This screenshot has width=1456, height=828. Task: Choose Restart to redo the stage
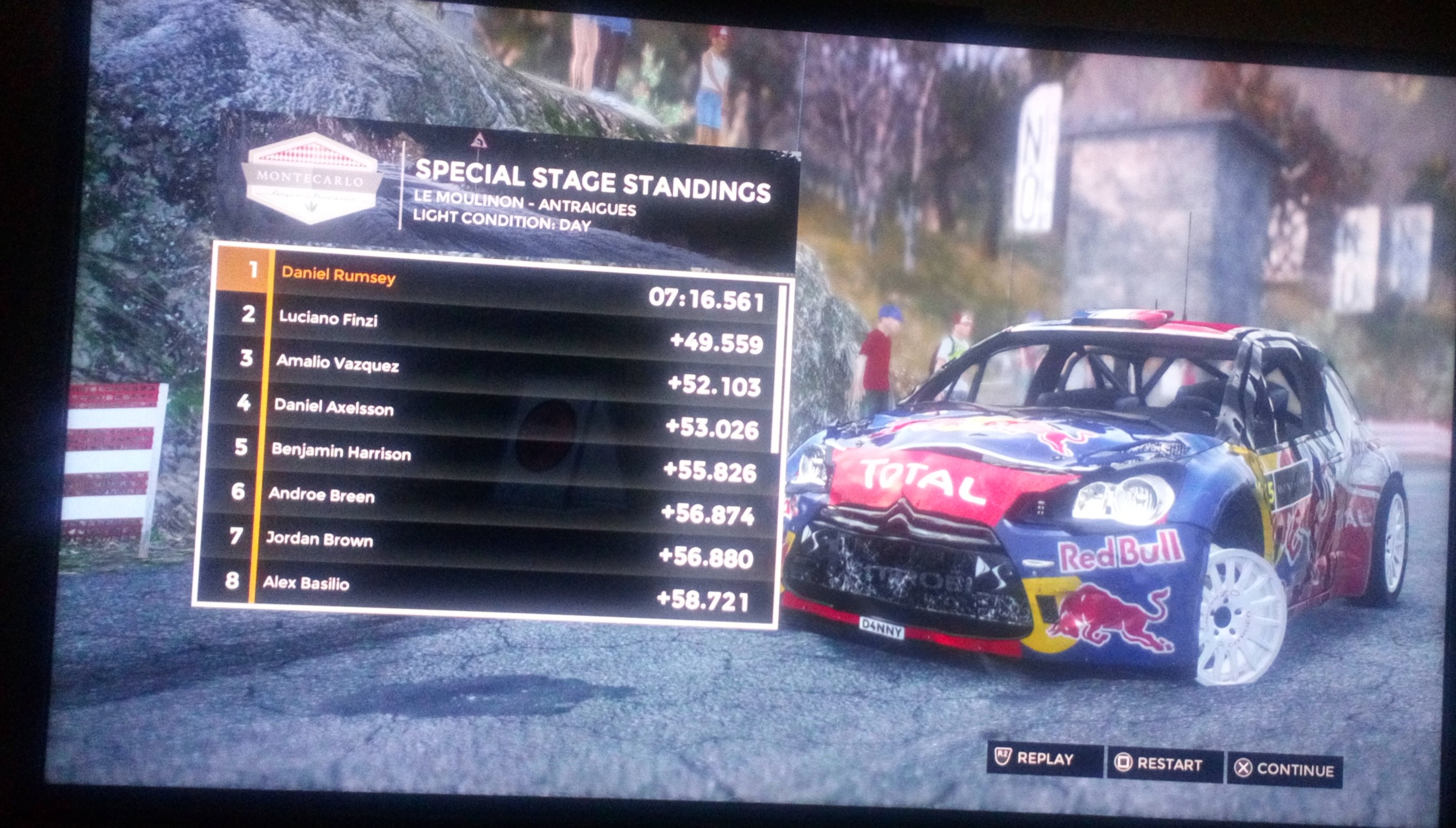1163,764
